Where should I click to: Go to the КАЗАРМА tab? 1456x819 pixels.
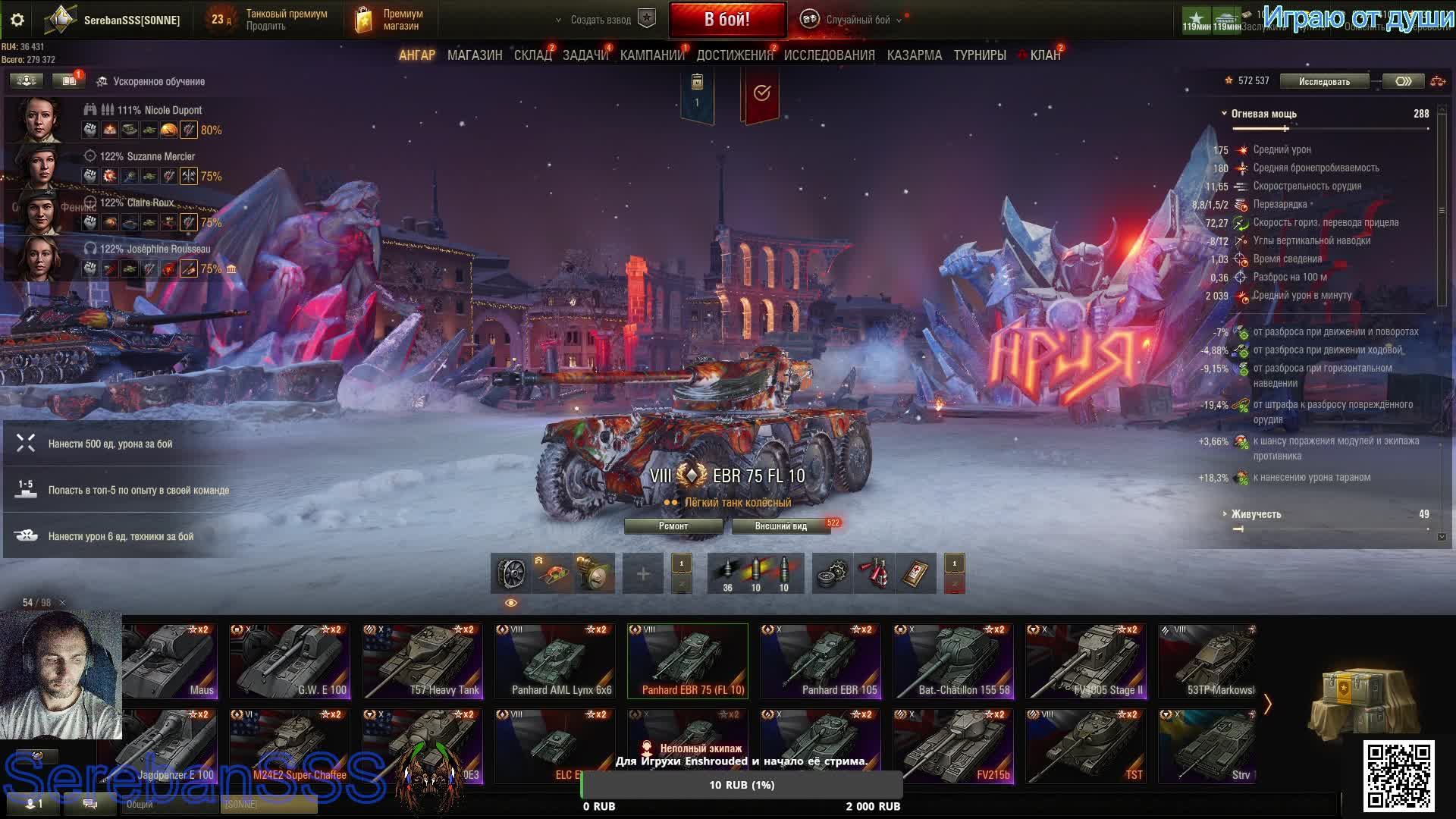click(914, 55)
